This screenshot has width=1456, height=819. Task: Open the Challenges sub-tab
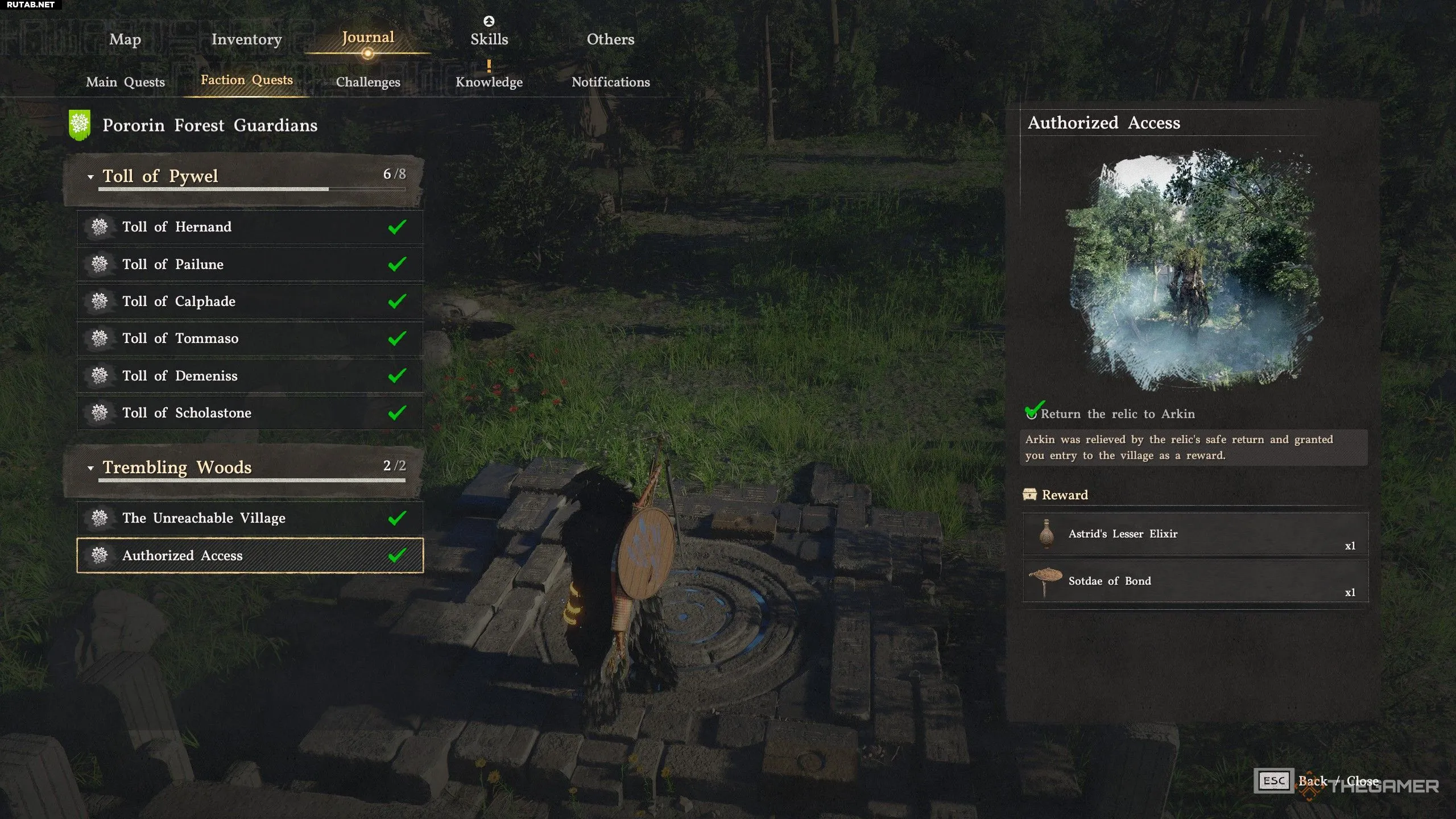(x=368, y=82)
